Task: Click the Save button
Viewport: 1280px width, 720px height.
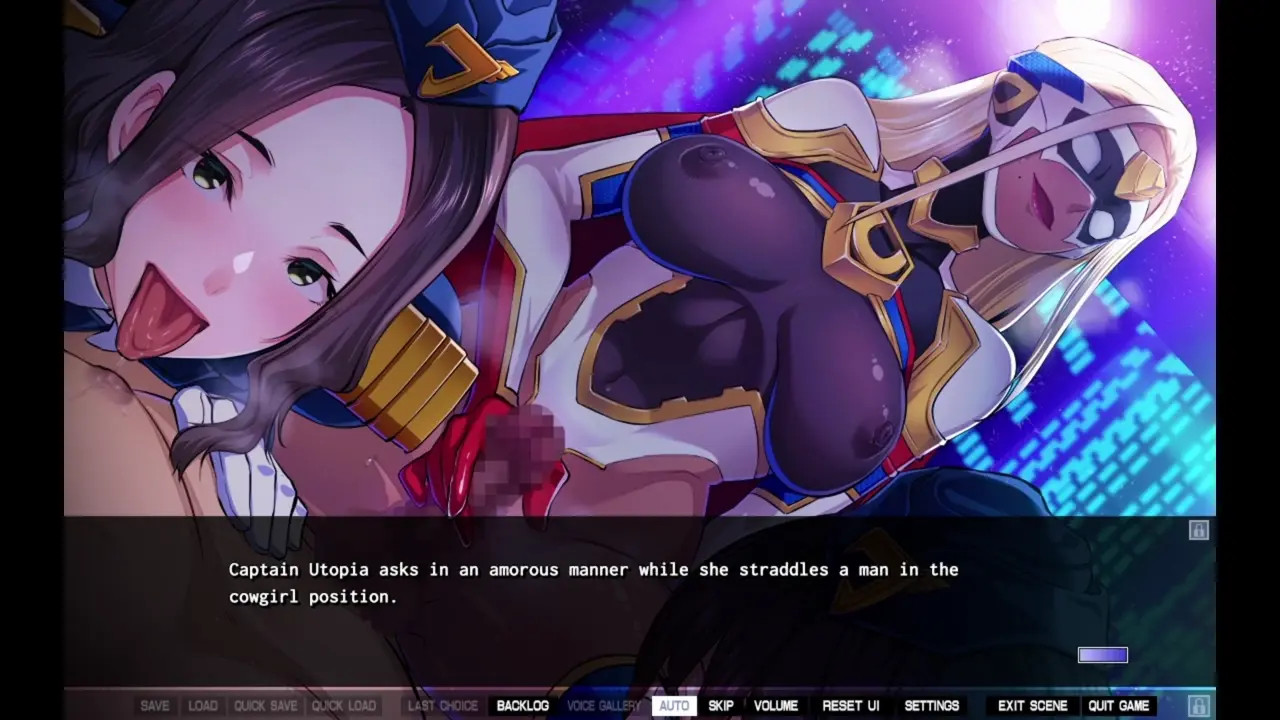Action: (x=155, y=705)
